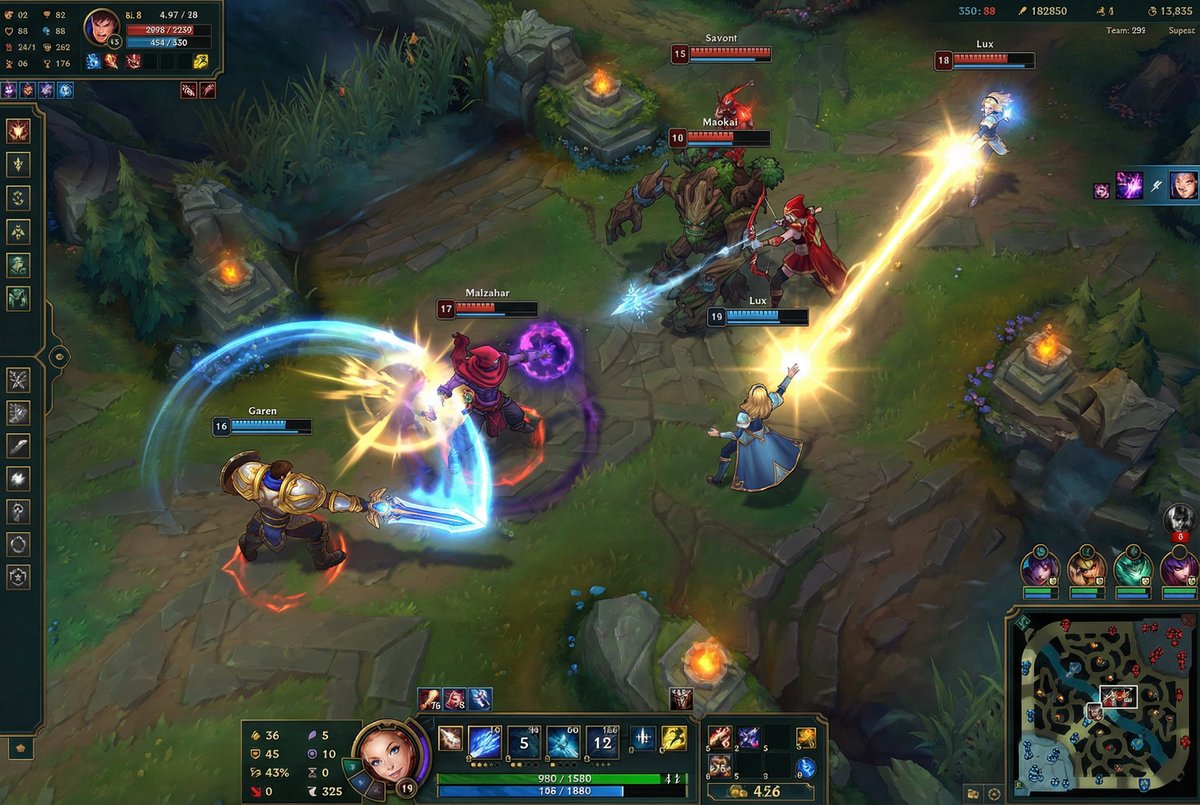Viewport: 1200px width, 805px height.
Task: Click the folder icon beside the gear
Action: click(x=972, y=793)
